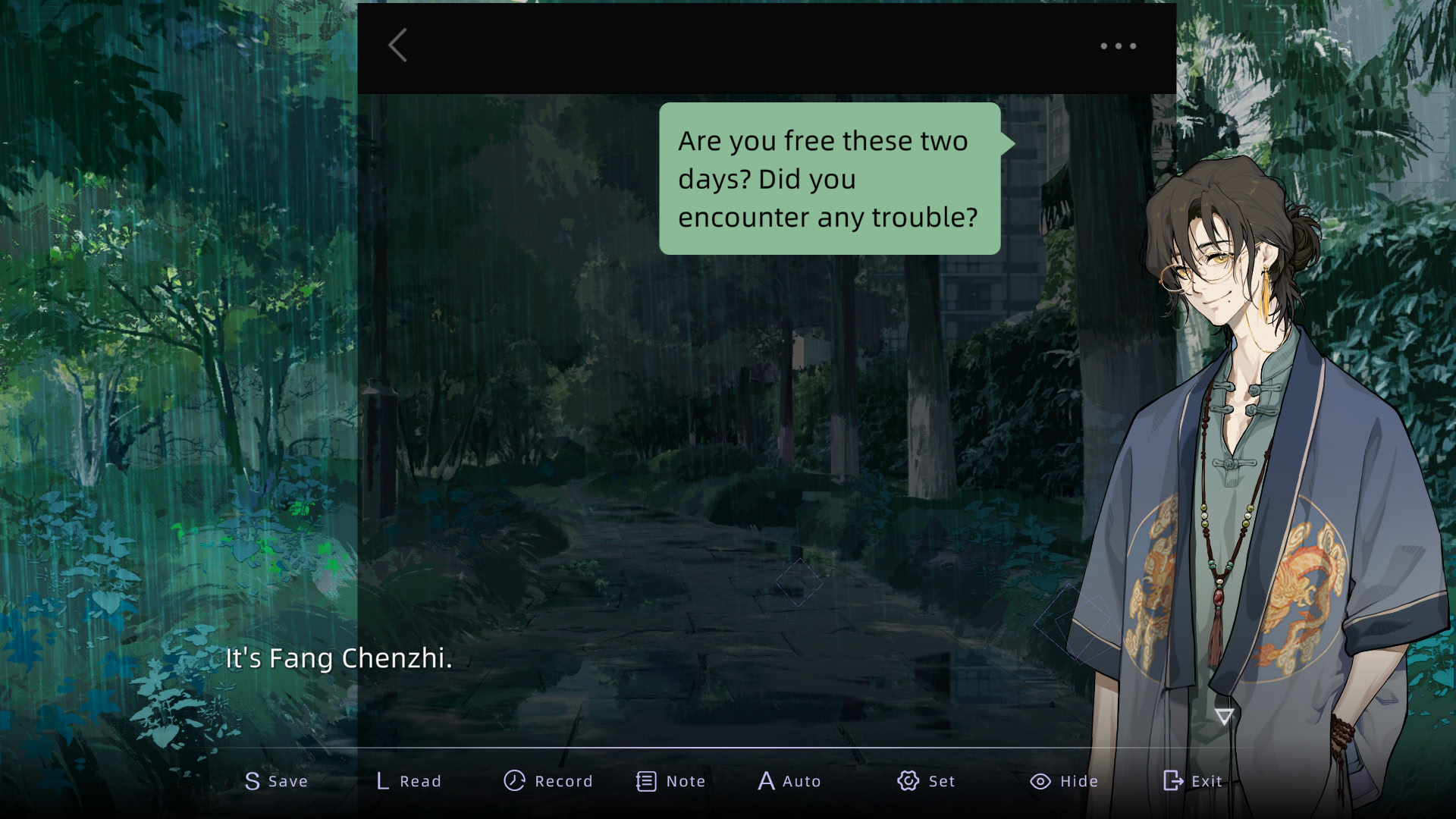Viewport: 1456px width, 819px height.
Task: Go back with the phone's arrow
Action: pyautogui.click(x=398, y=45)
